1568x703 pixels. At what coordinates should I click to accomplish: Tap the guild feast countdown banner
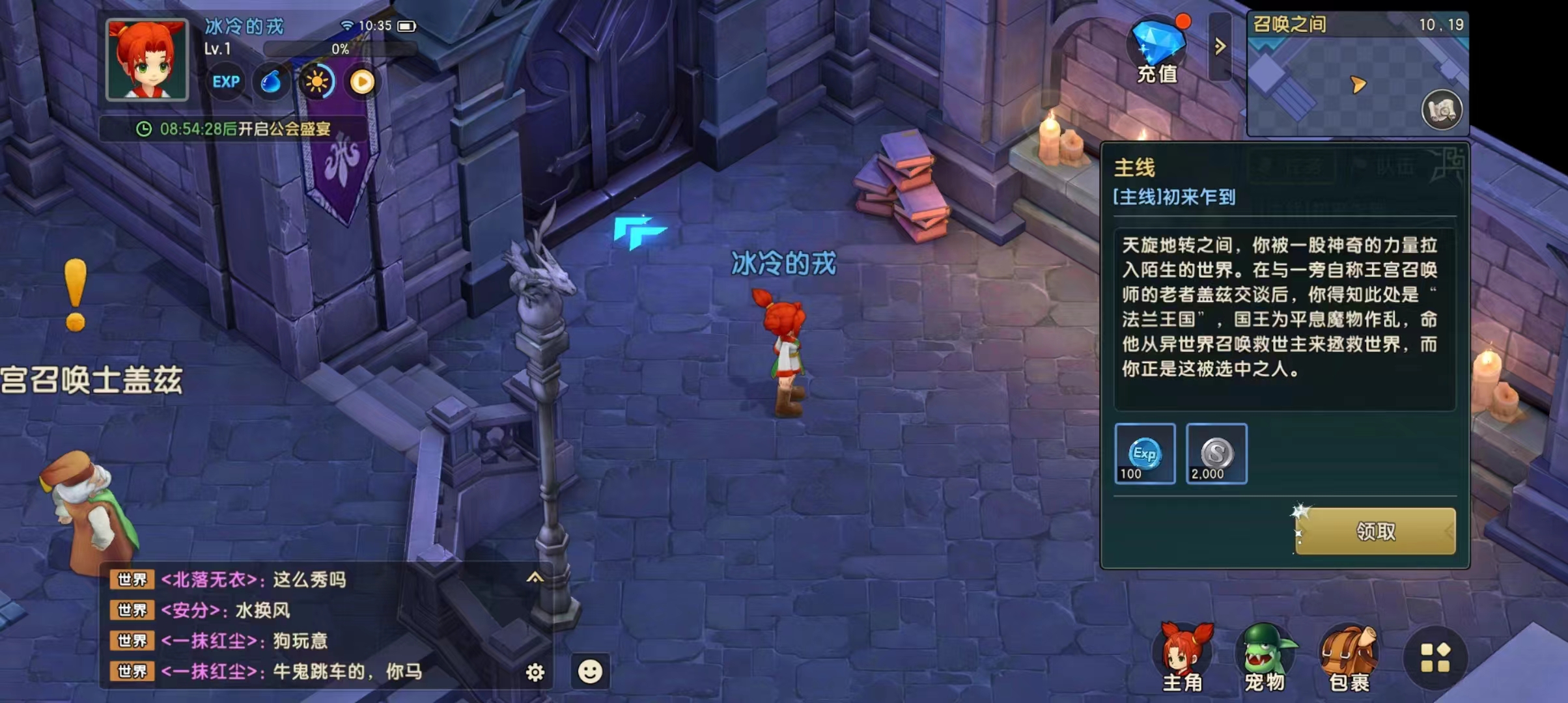click(241, 130)
